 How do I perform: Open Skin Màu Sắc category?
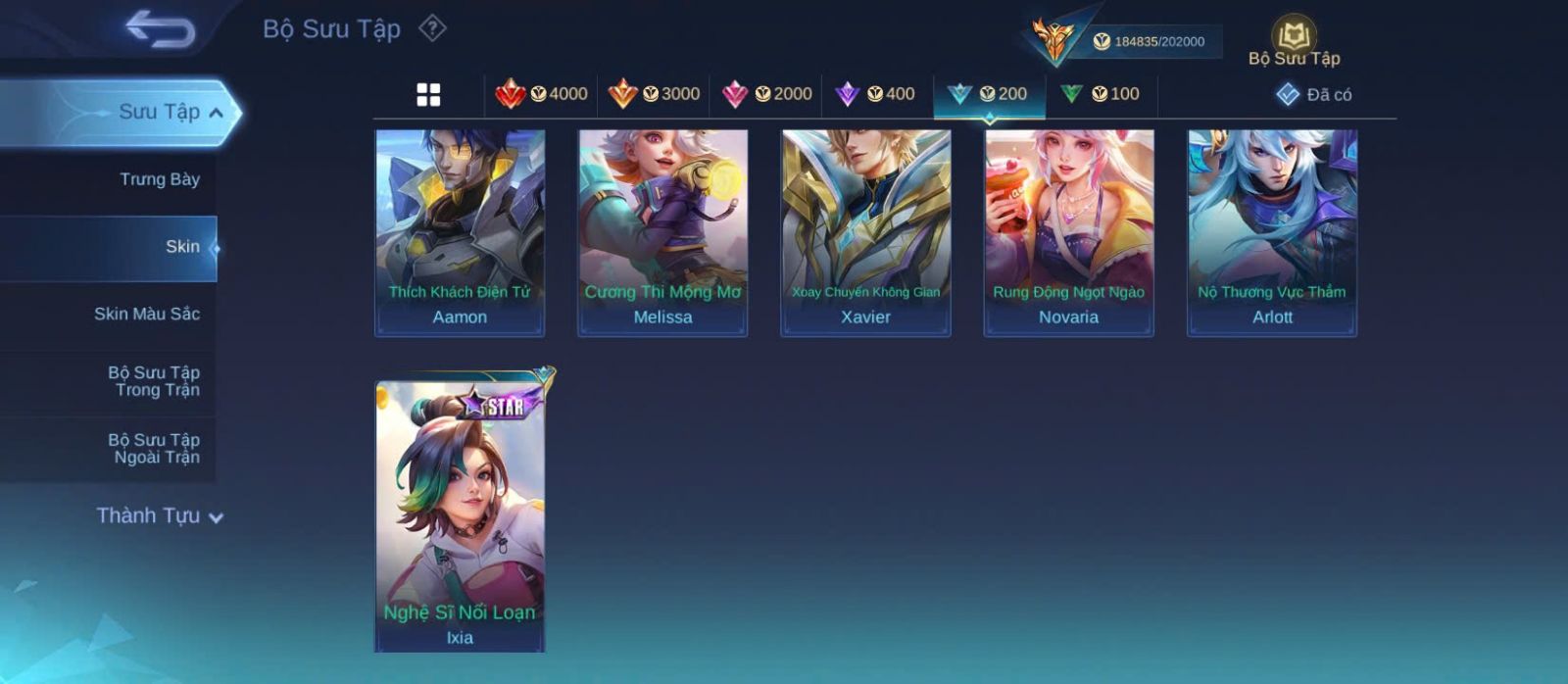click(x=147, y=314)
